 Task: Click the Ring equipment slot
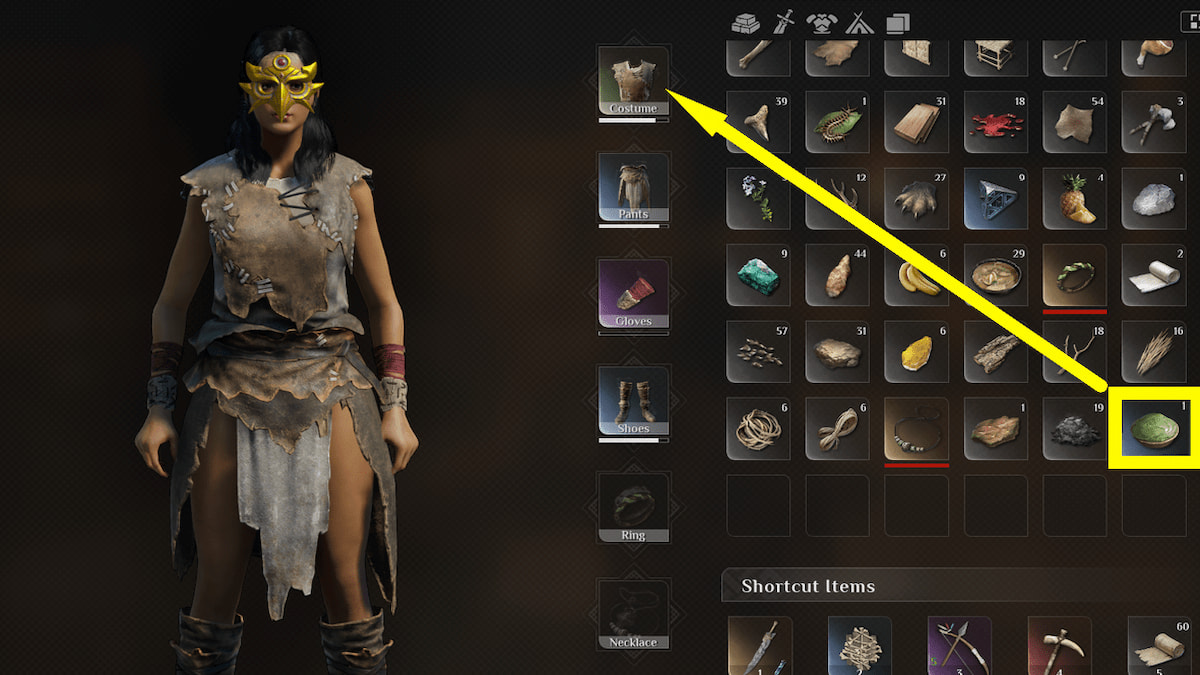pos(633,507)
